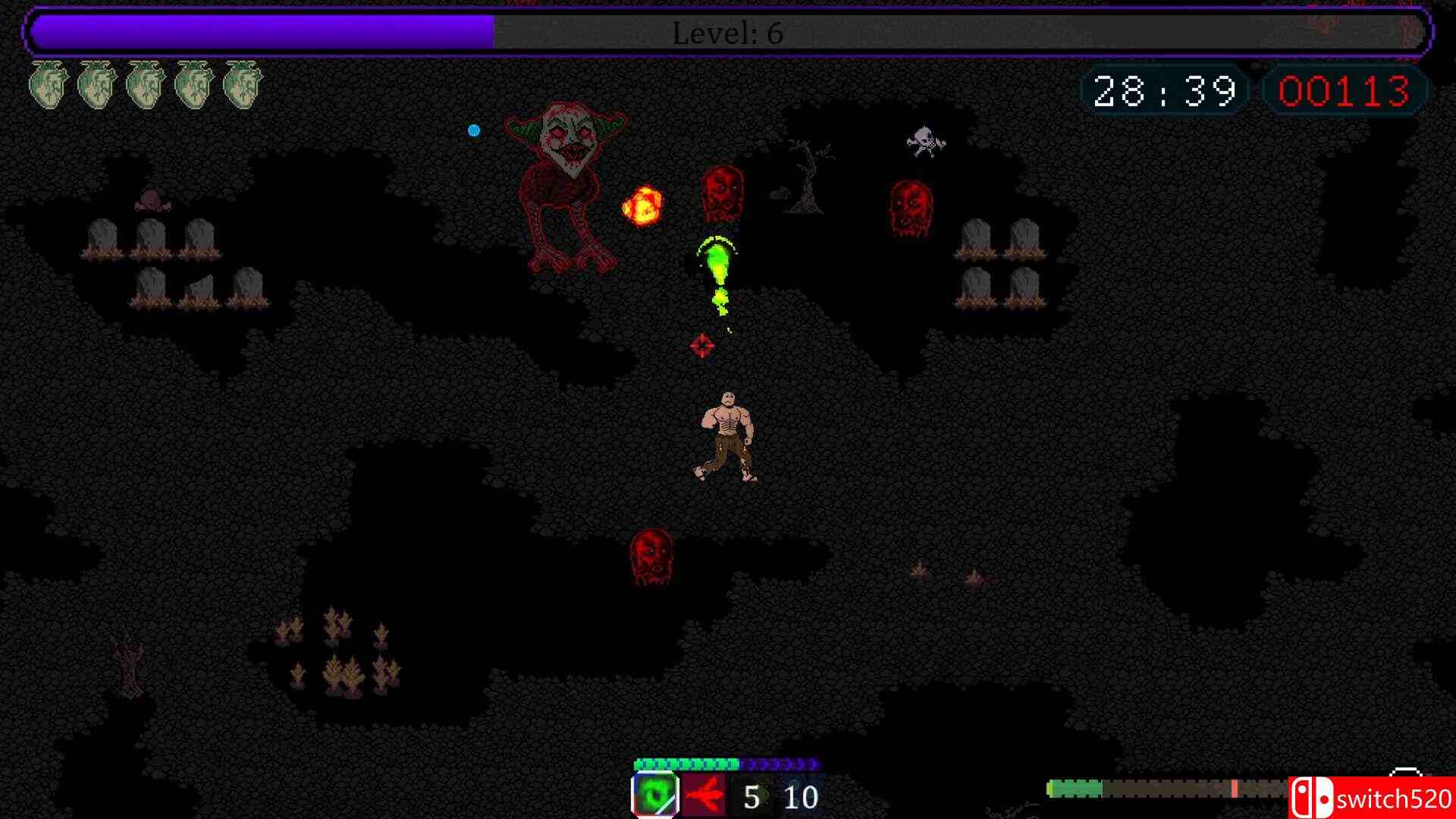Viewport: 1456px width, 819px height.
Task: Activate the red plane ability slot
Action: 704,795
